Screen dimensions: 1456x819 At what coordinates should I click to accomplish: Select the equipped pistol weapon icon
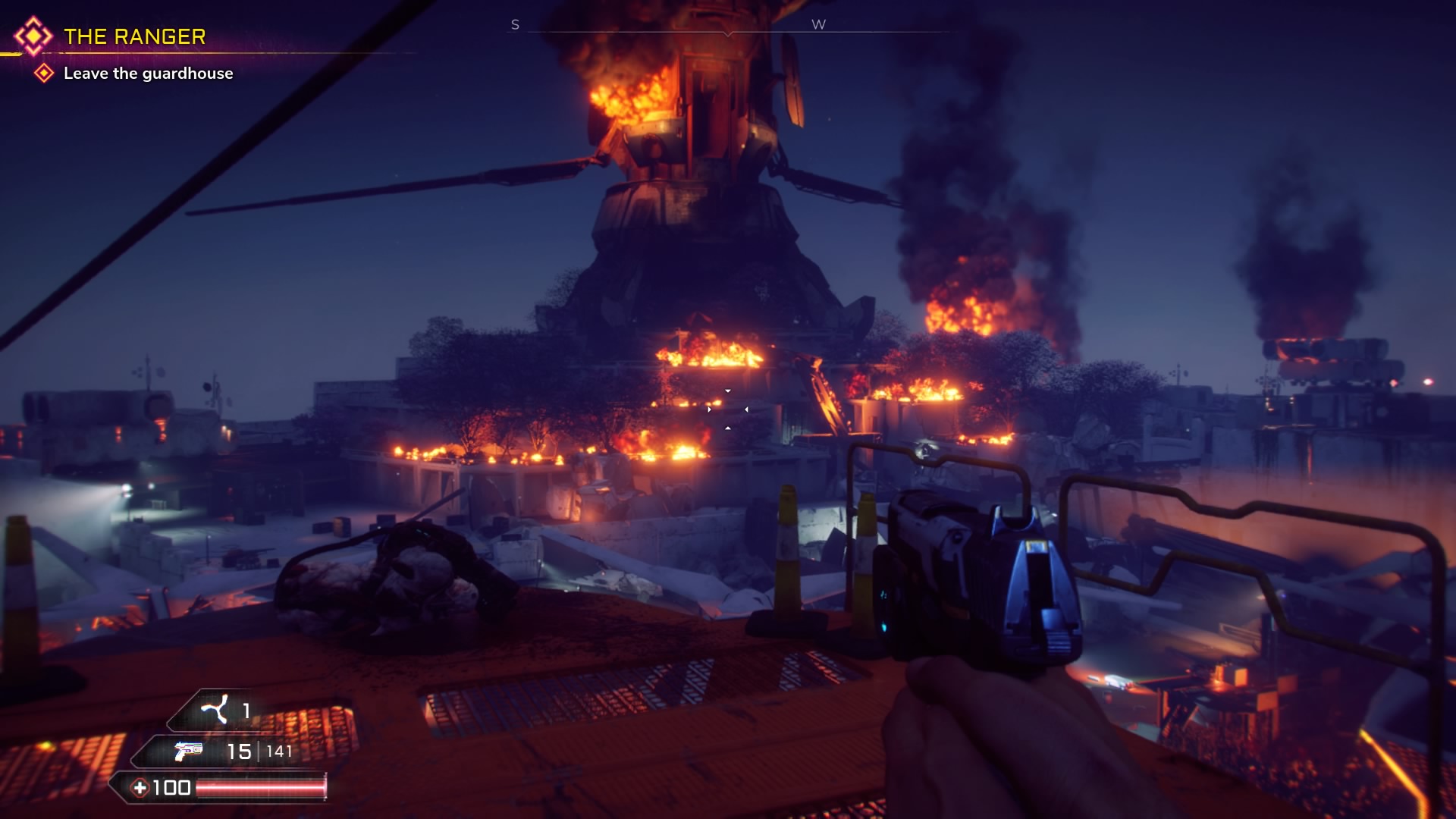pos(189,751)
